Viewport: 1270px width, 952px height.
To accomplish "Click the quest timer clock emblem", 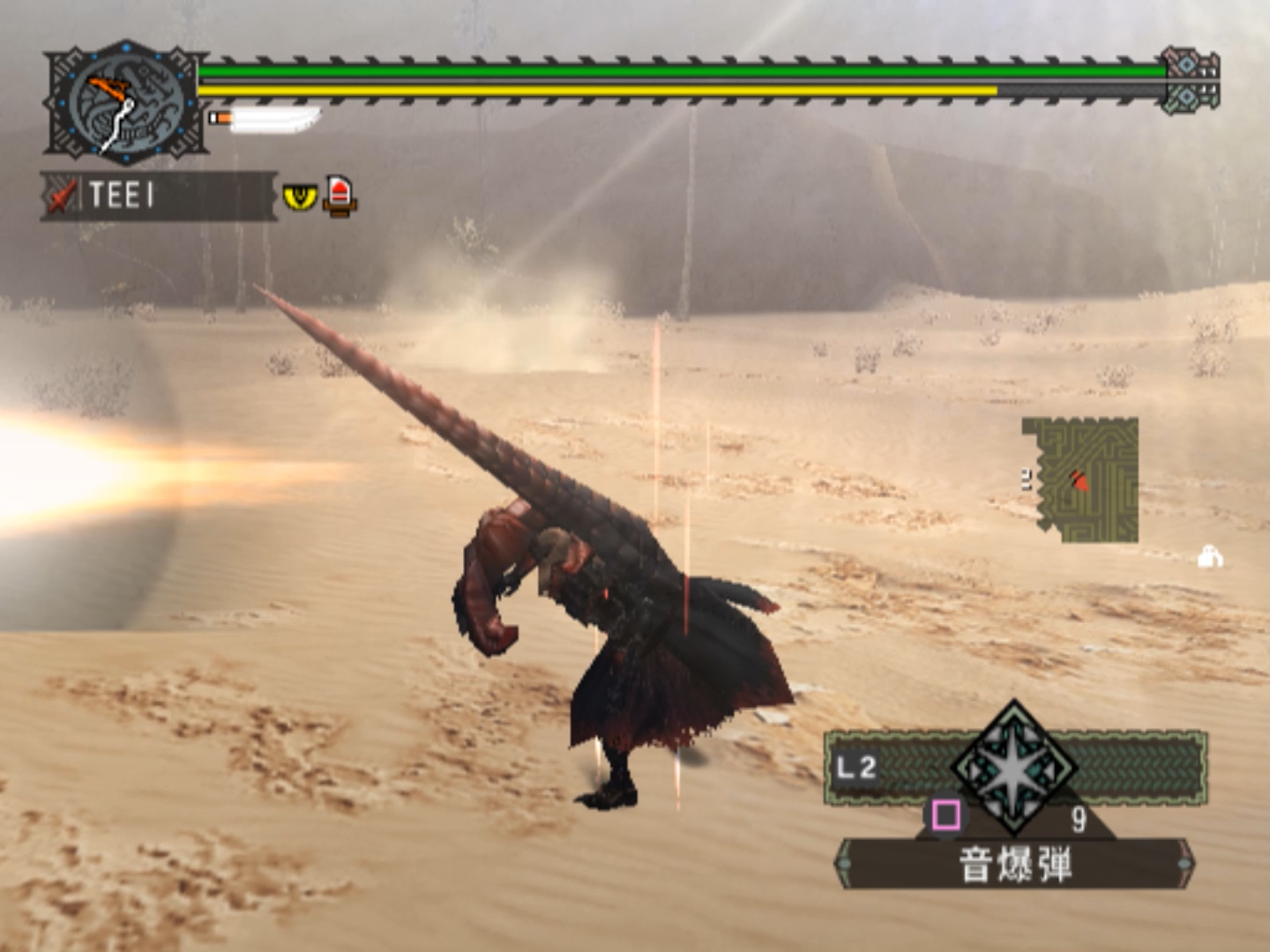I will coord(126,103).
